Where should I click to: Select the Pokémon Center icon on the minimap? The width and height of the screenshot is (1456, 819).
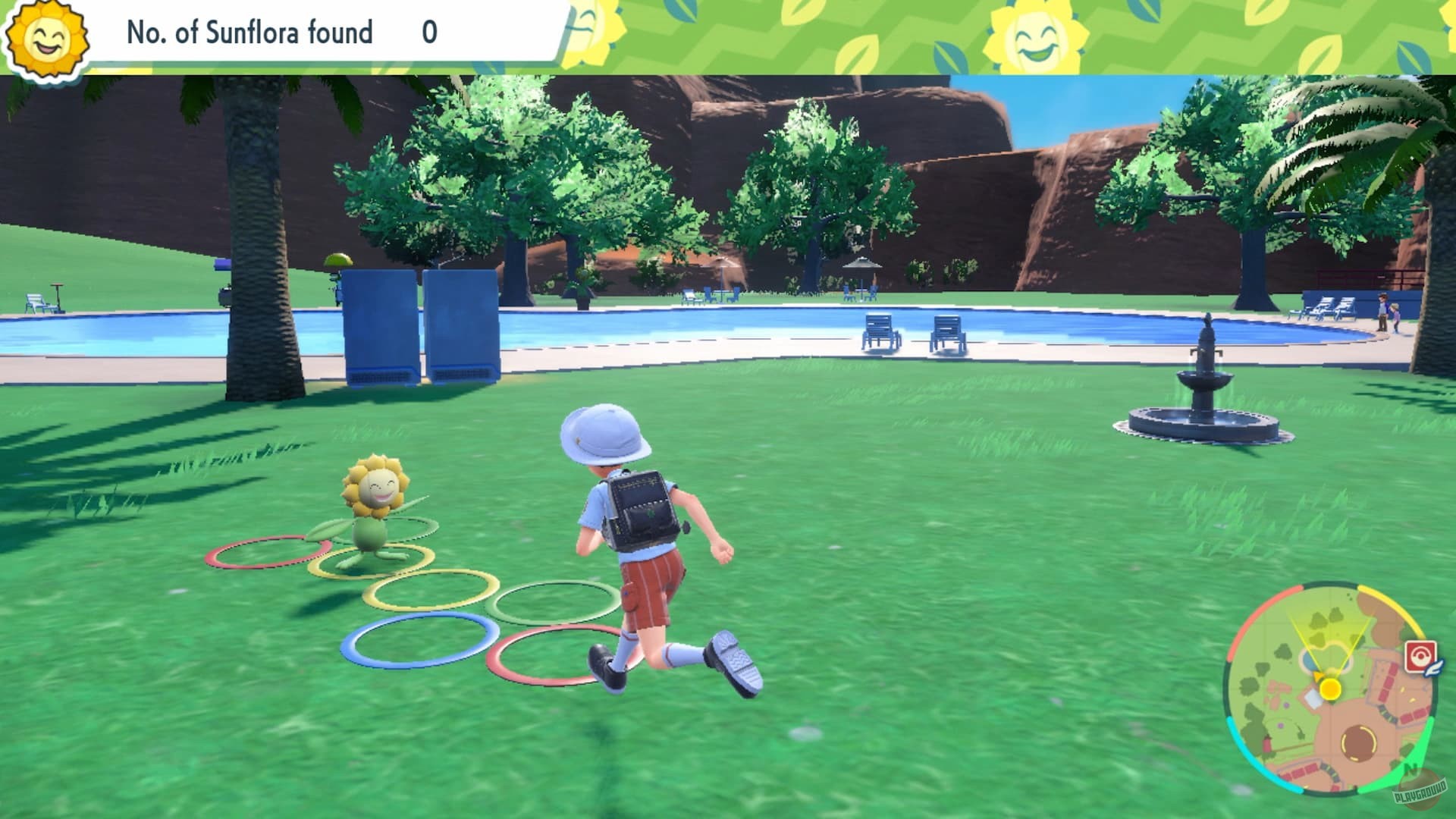point(1420,654)
